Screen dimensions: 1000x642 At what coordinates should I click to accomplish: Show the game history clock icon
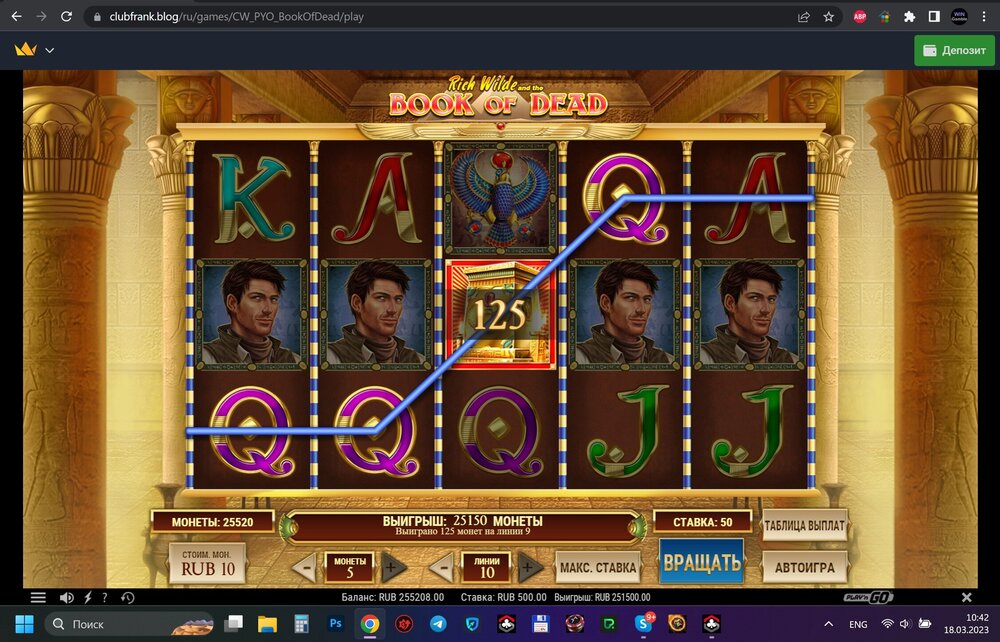128,598
